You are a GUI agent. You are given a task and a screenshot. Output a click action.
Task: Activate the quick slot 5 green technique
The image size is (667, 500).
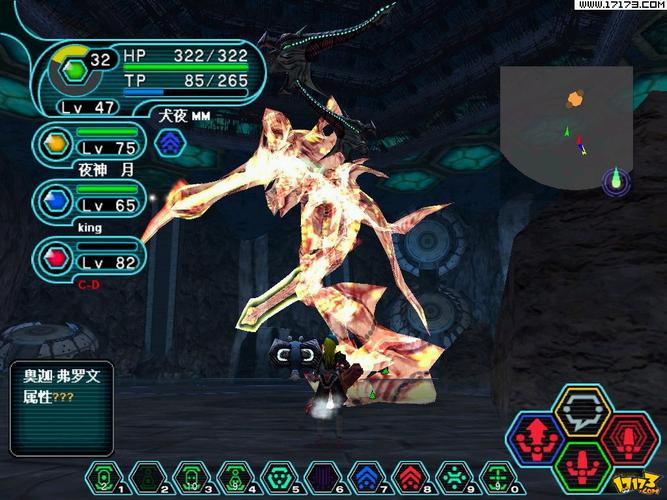[x=278, y=477]
